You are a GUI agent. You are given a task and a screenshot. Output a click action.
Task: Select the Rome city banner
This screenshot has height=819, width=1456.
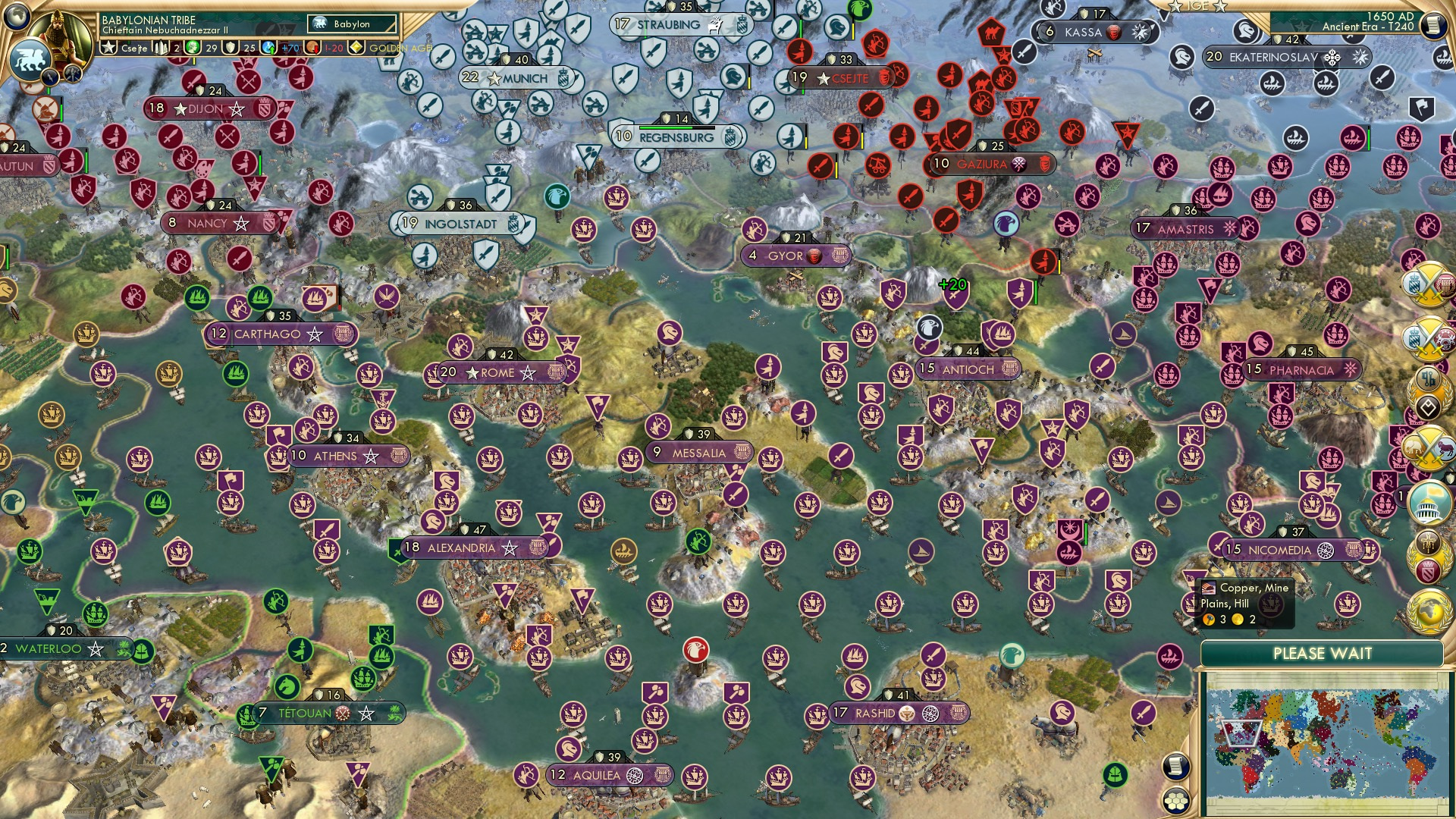[497, 373]
